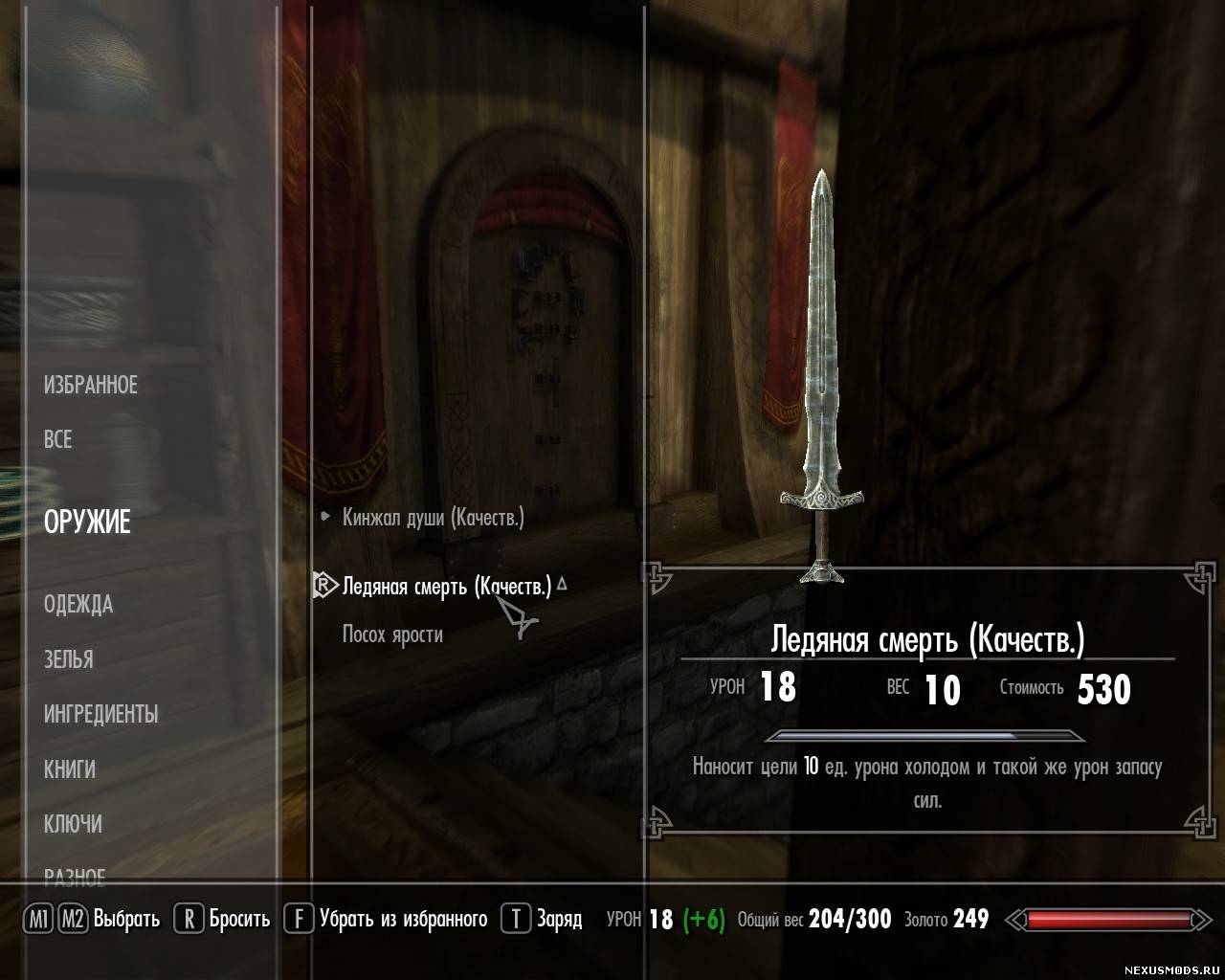
Task: Switch to the Книги (Books) category
Action: [x=70, y=768]
